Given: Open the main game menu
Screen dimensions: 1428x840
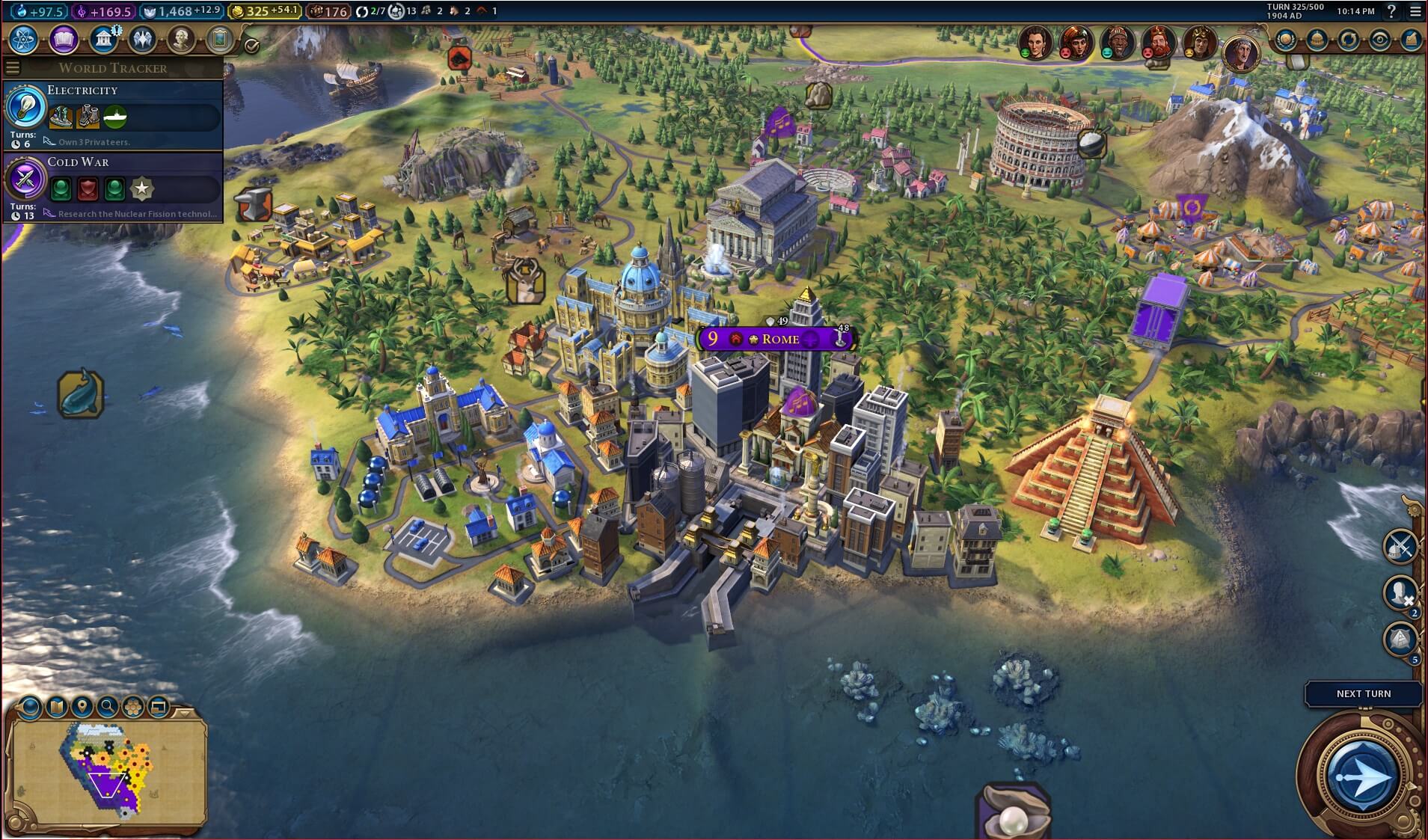Looking at the screenshot, I should [1415, 11].
